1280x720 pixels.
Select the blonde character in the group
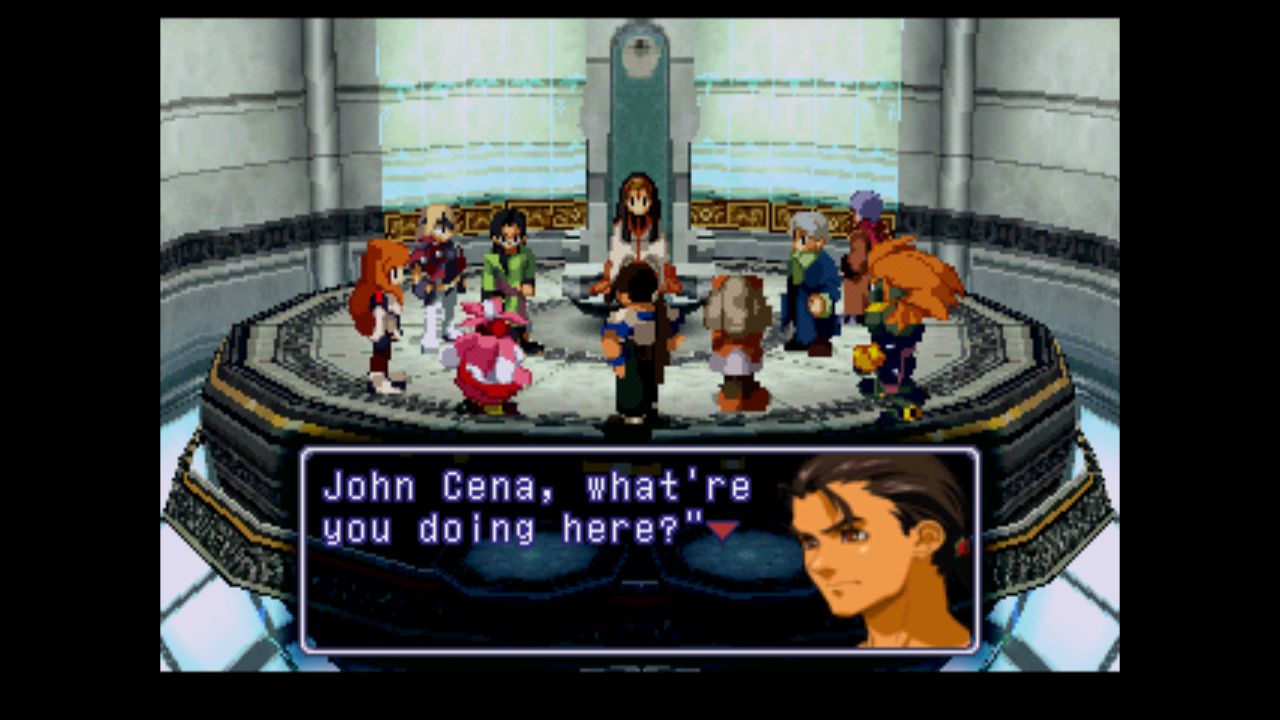[440, 260]
